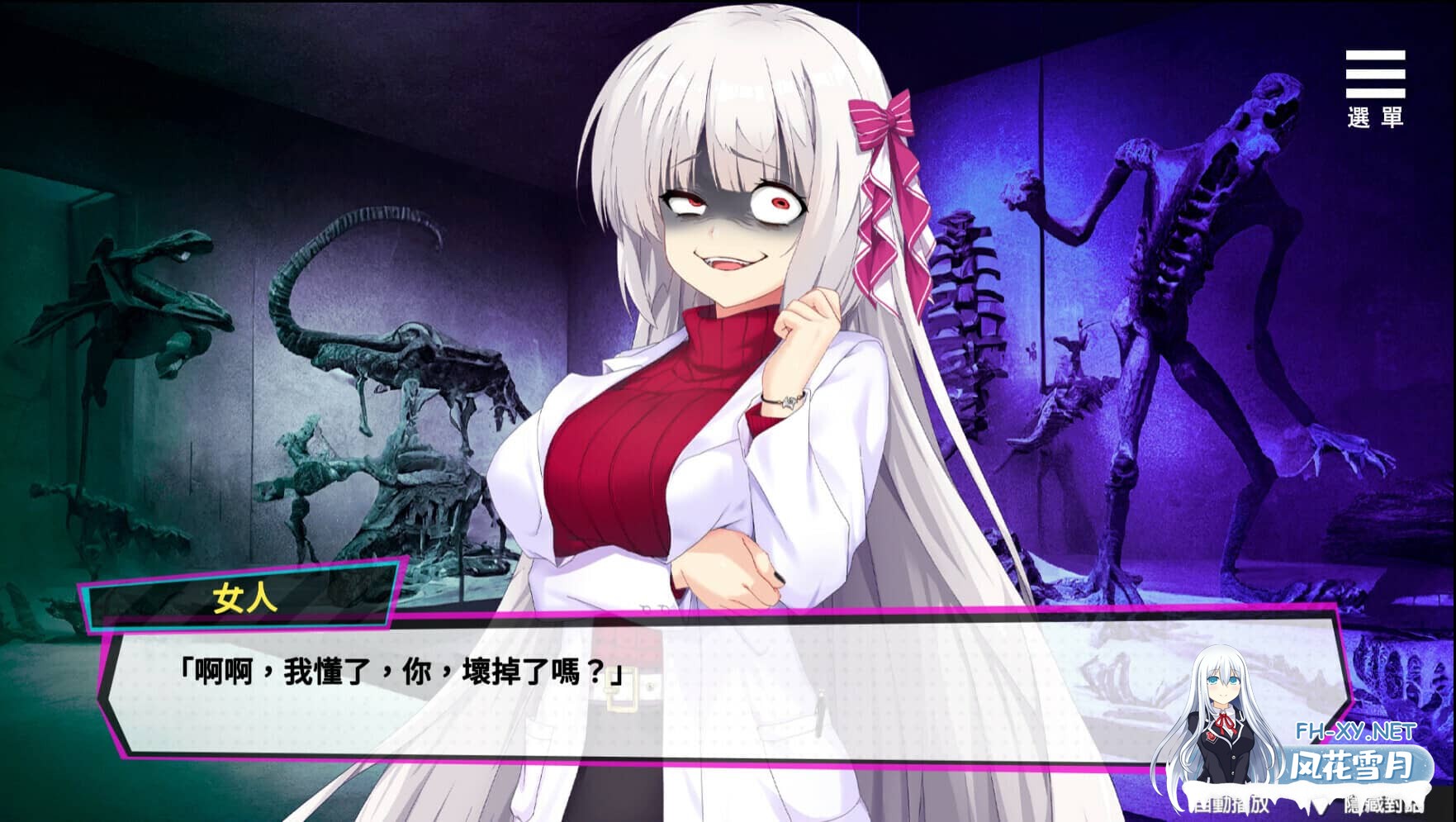Click the three-line menu symbol top right

click(1378, 74)
